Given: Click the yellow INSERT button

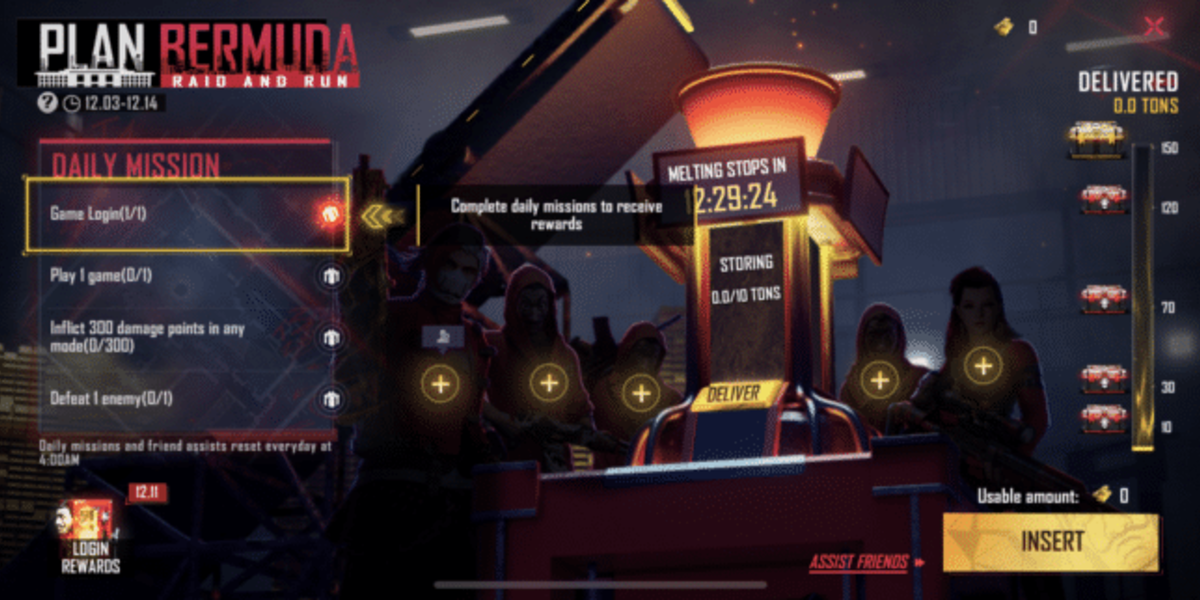Looking at the screenshot, I should 1051,542.
